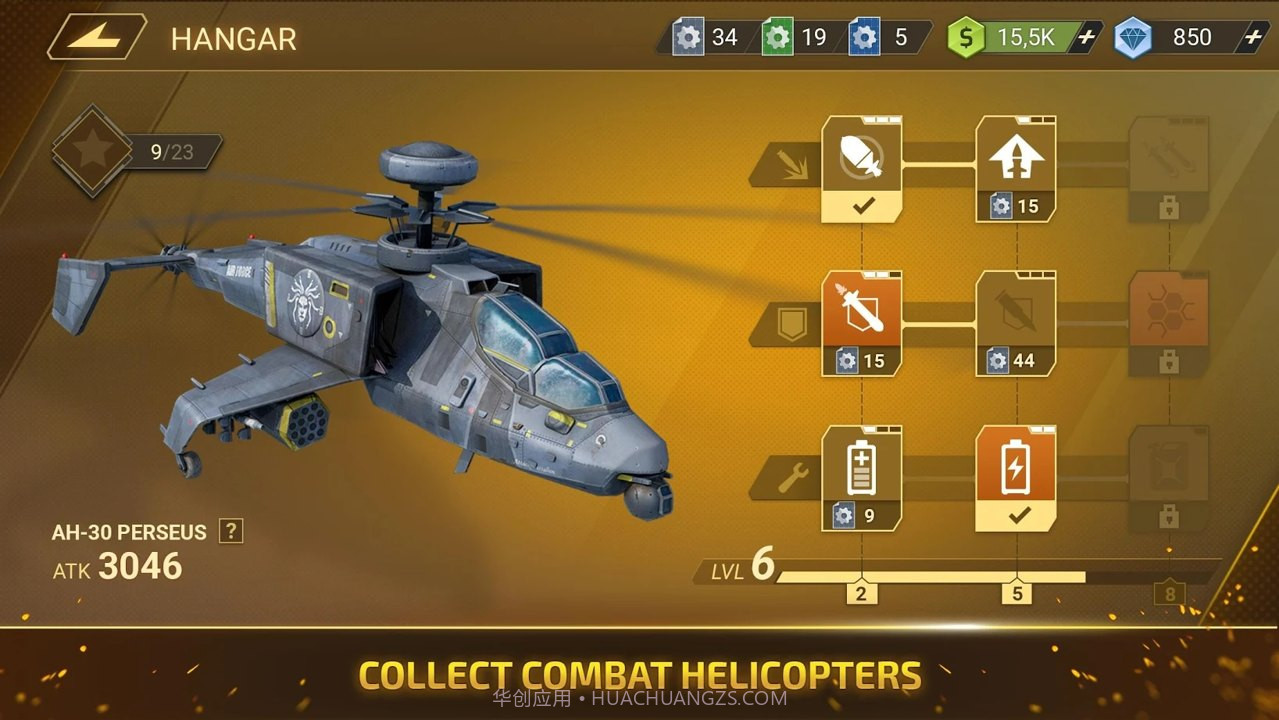Tap the locked top-row weapon upgrade
The image size is (1279, 720).
[1169, 168]
